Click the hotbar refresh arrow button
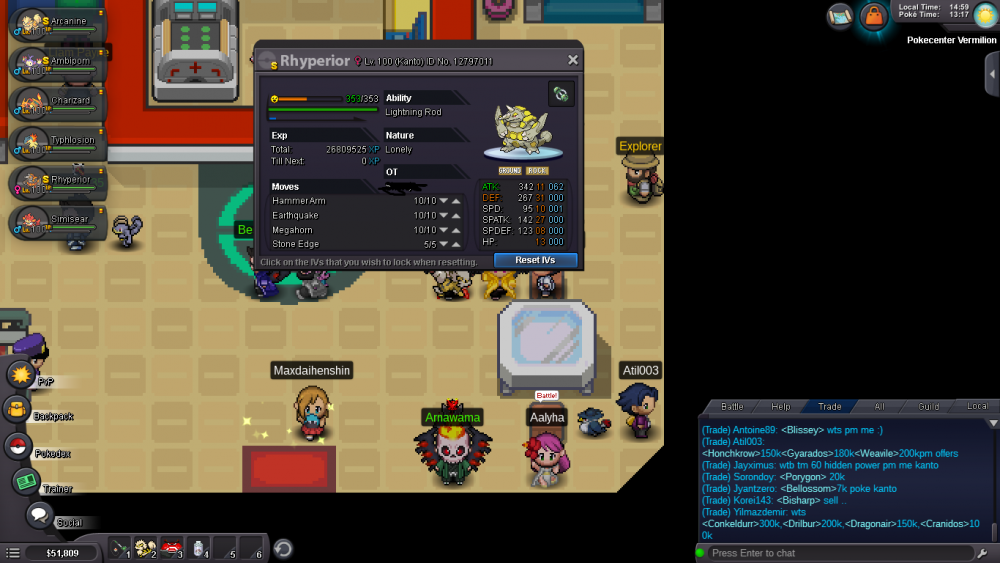Screen dimensions: 1000x563 pyautogui.click(x=283, y=548)
